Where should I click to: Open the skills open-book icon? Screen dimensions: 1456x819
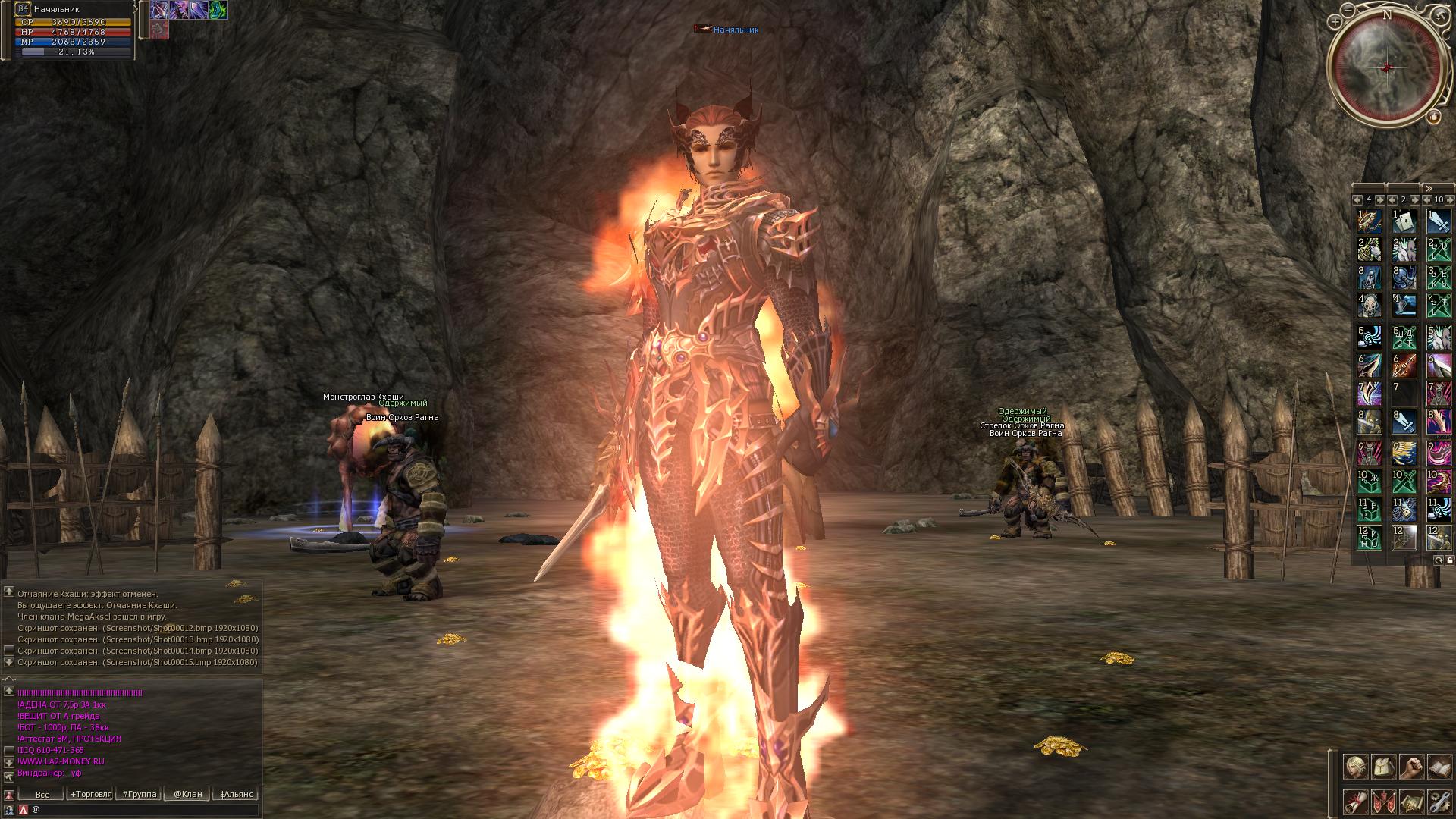(1439, 767)
